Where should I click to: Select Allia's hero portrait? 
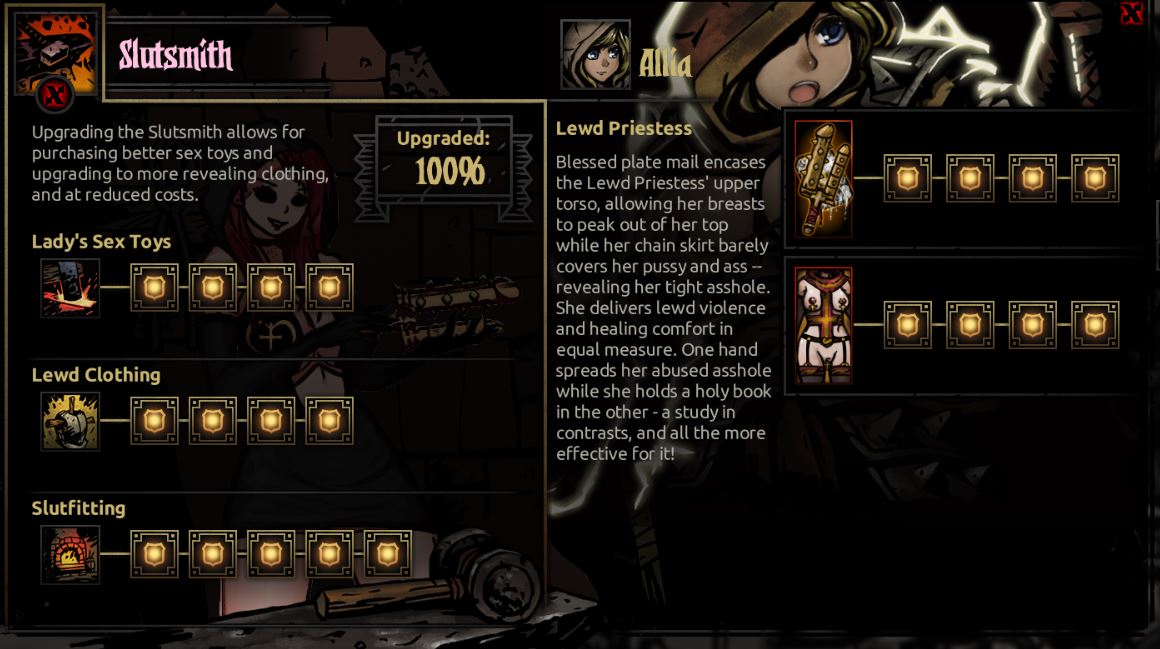(x=595, y=55)
